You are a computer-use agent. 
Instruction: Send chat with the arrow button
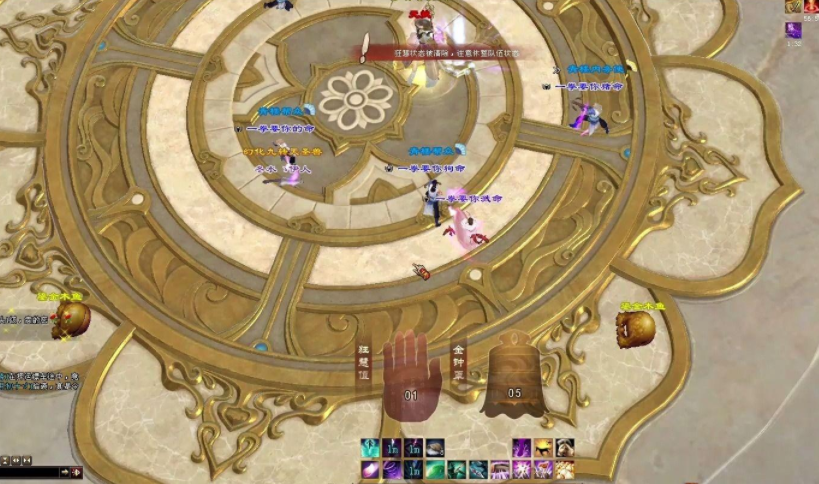(x=65, y=472)
